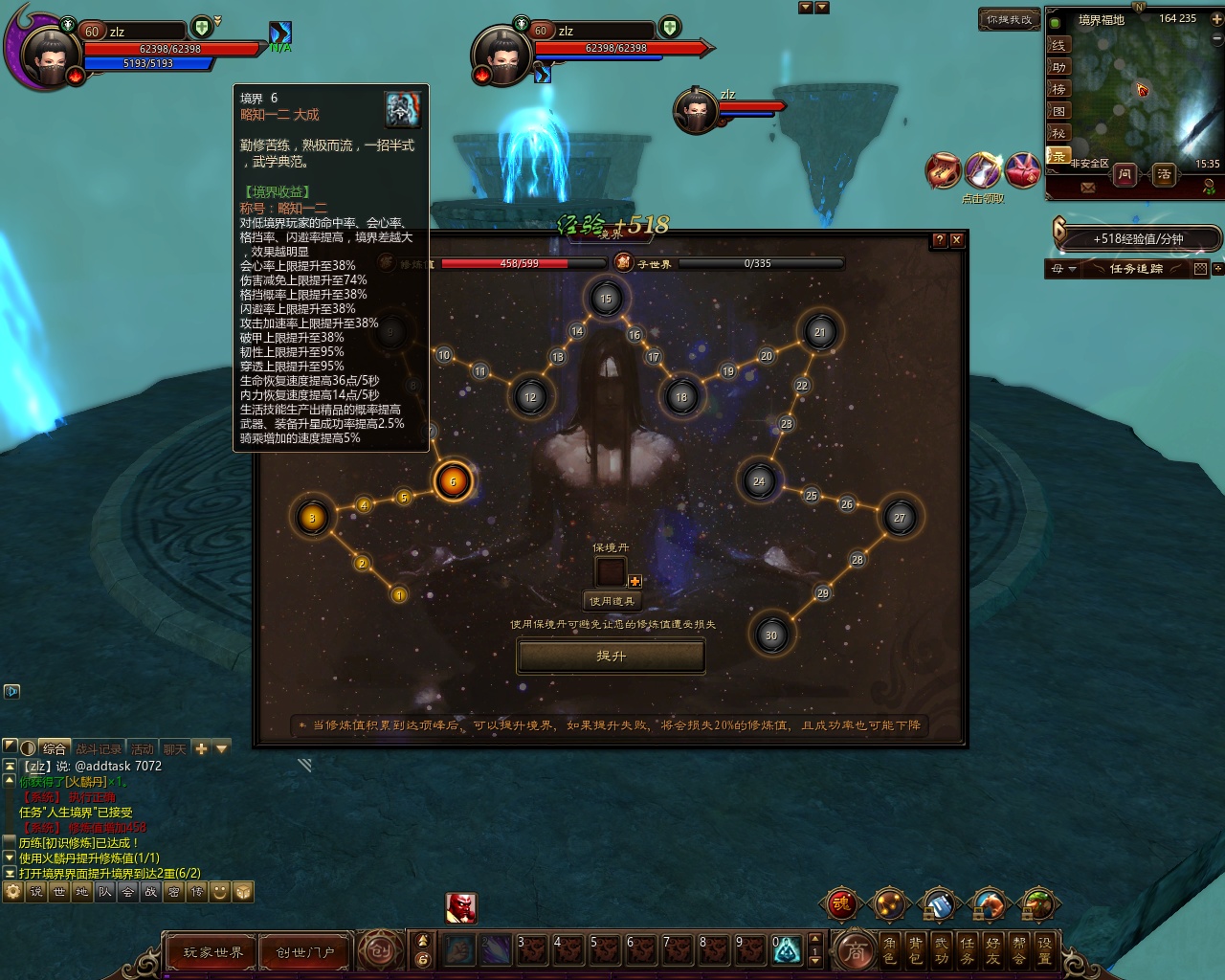Switch chat to the 战斗记录 tab
Screen dimensions: 1225x980
[98, 748]
